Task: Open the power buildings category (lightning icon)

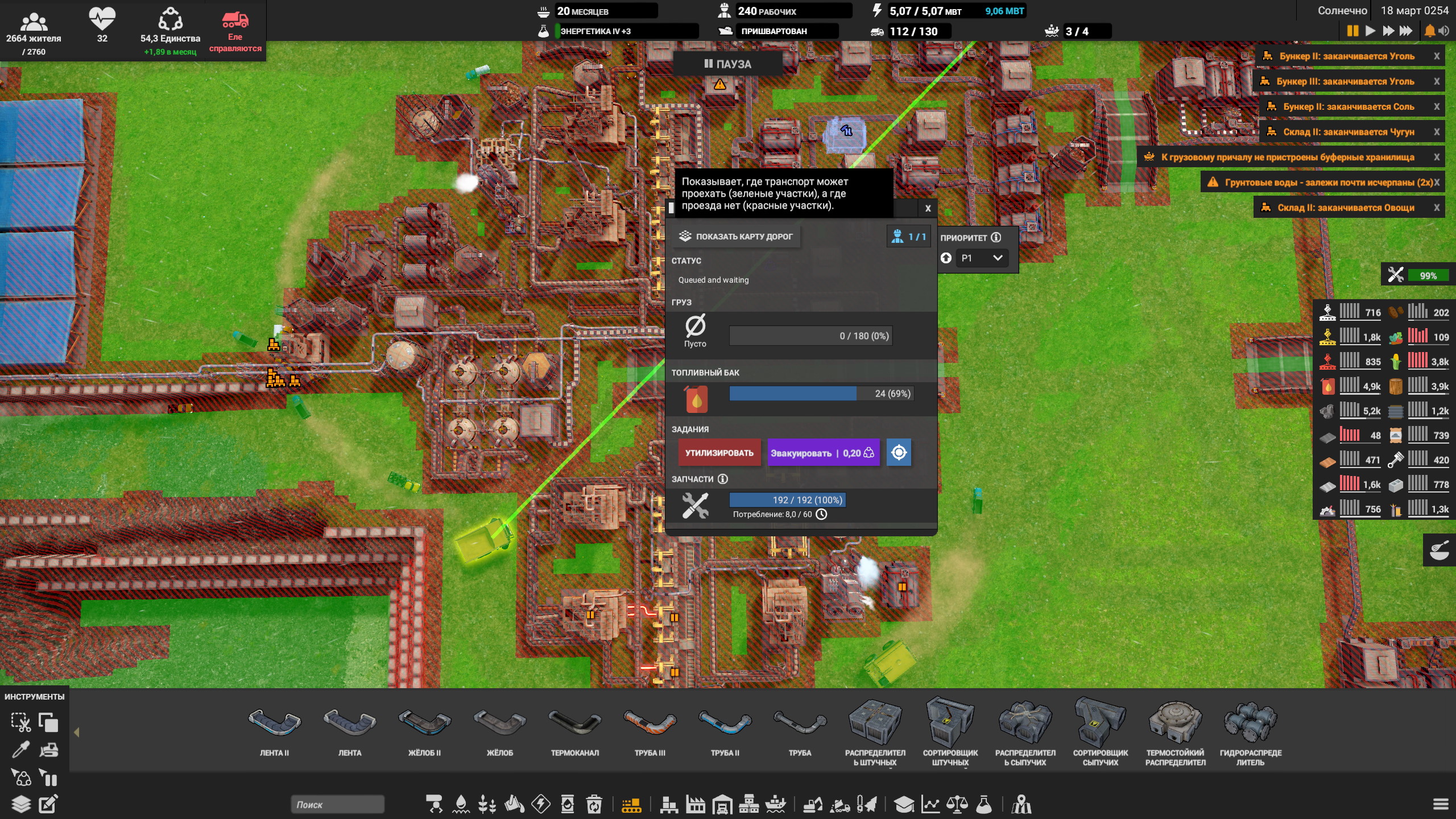Action: (542, 805)
